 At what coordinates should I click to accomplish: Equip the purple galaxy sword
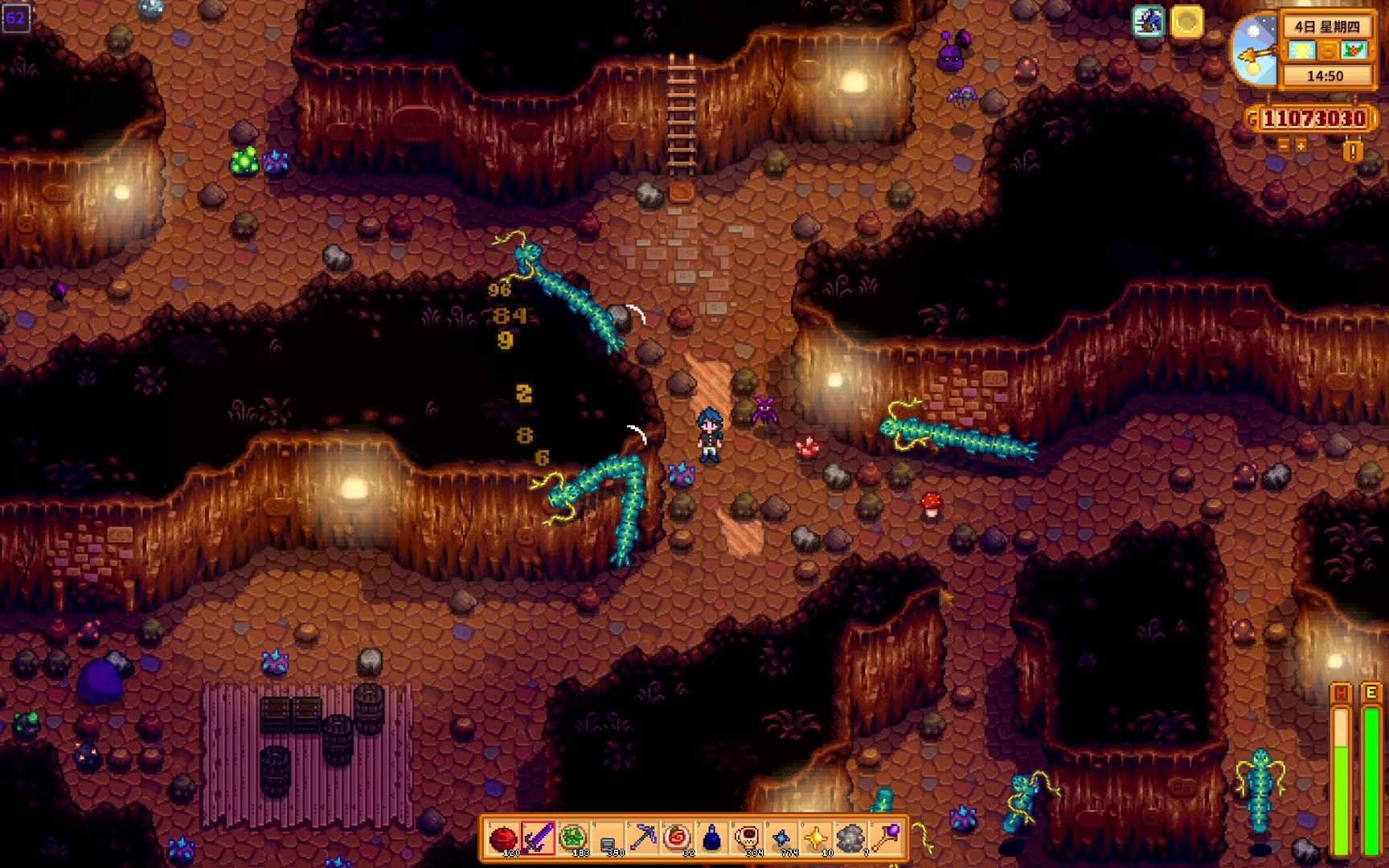click(x=538, y=838)
